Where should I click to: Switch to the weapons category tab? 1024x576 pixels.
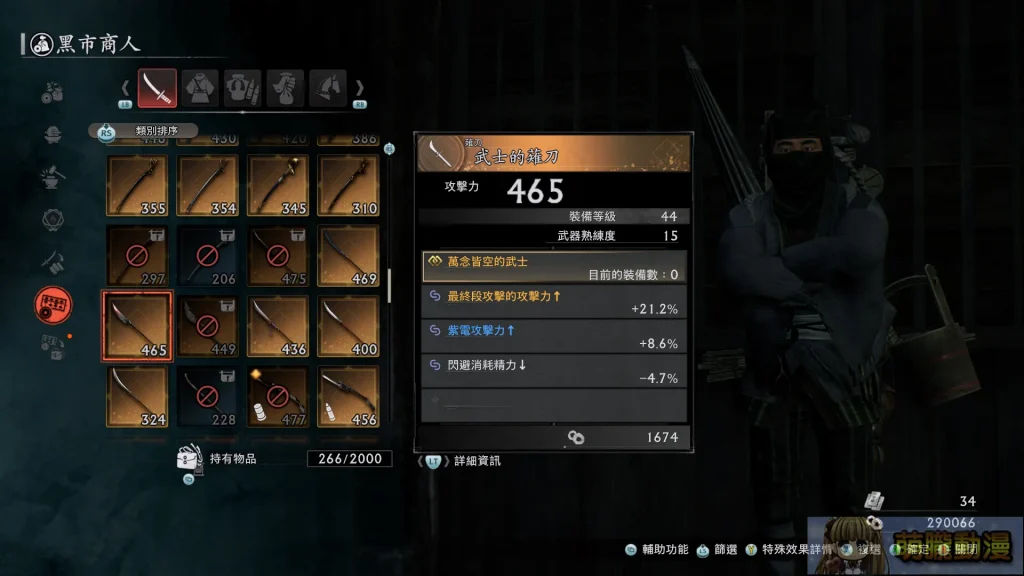[157, 88]
